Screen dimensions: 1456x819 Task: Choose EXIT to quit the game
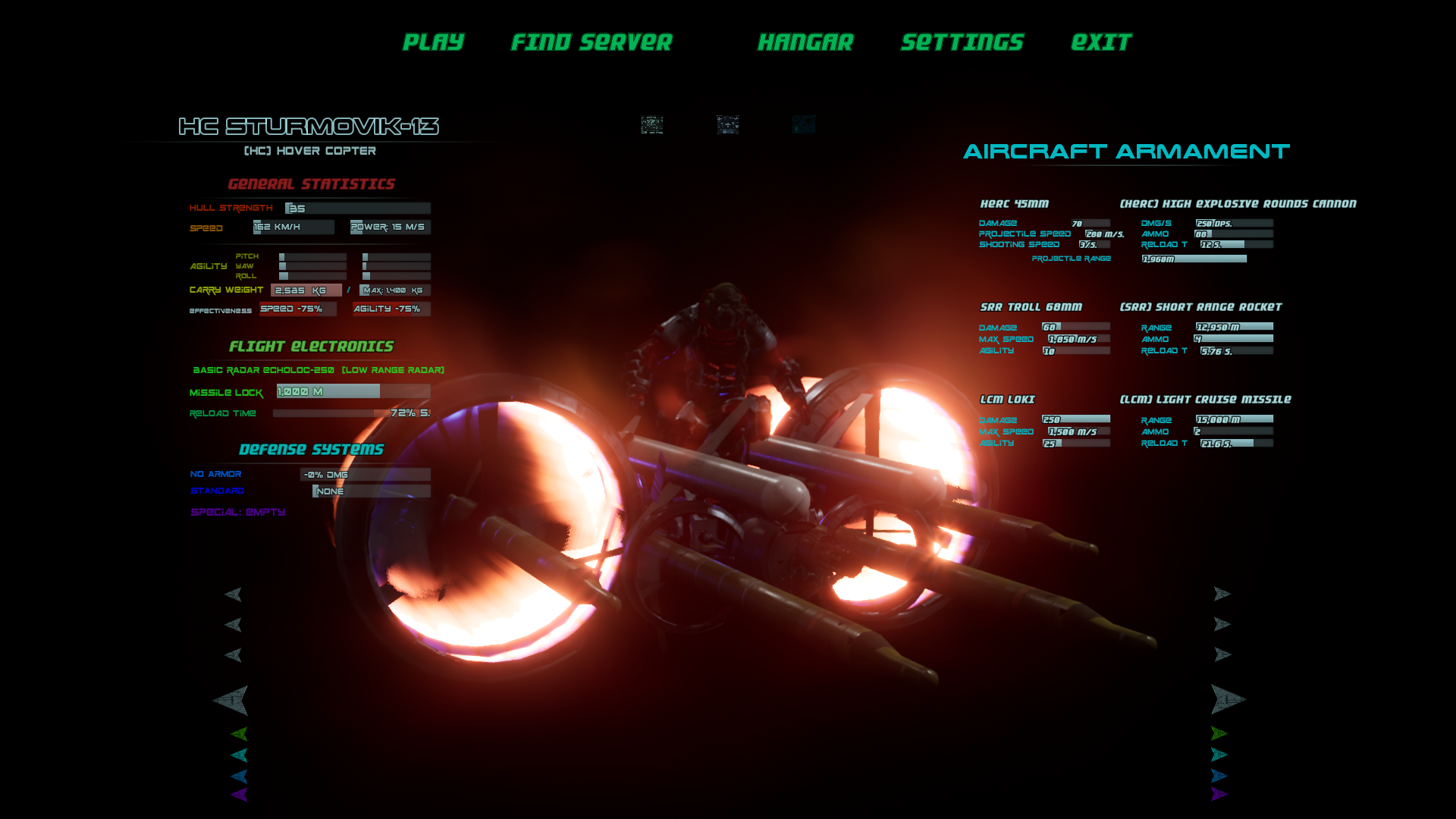[x=1101, y=42]
